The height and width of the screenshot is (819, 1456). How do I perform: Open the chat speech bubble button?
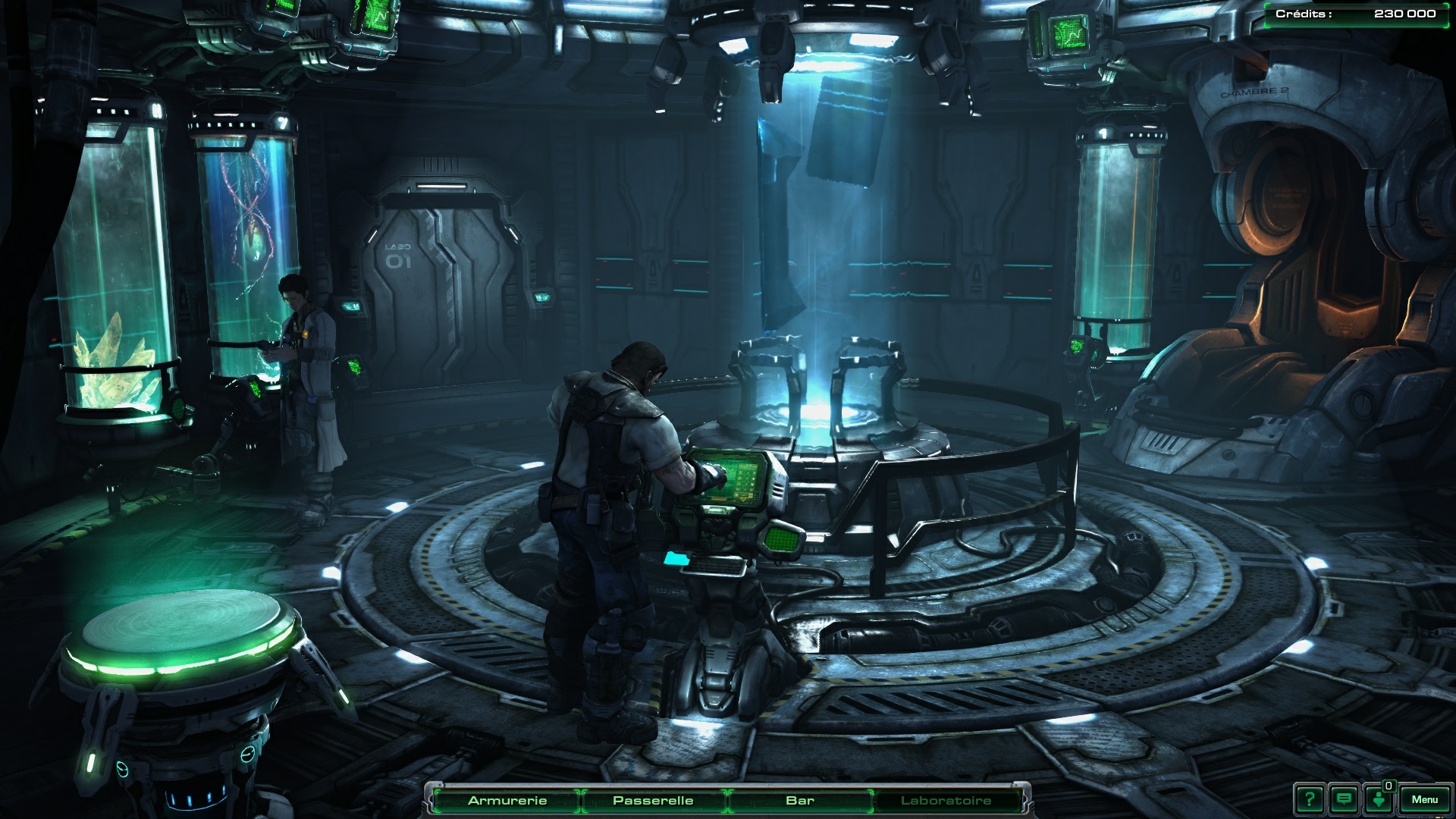pyautogui.click(x=1344, y=799)
